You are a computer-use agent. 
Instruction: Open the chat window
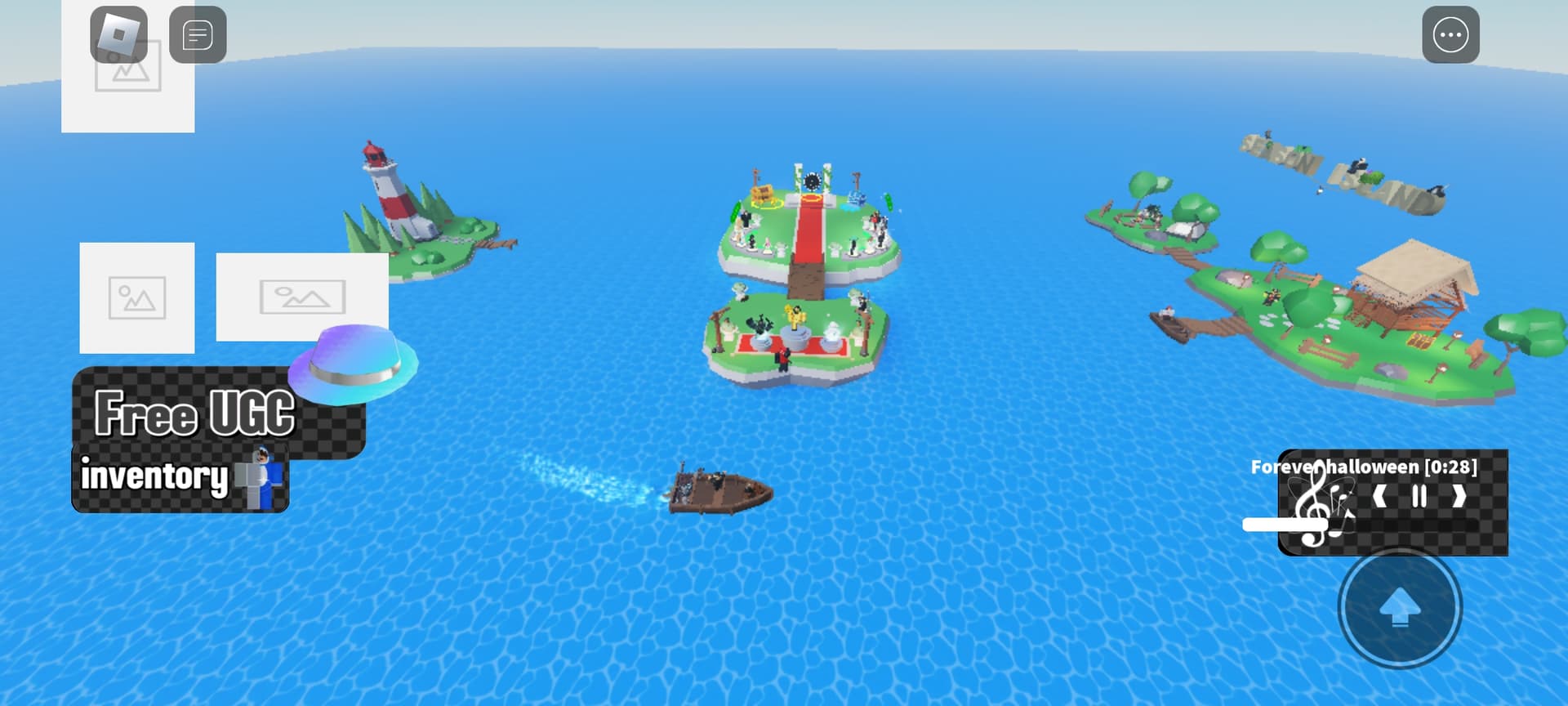(198, 35)
